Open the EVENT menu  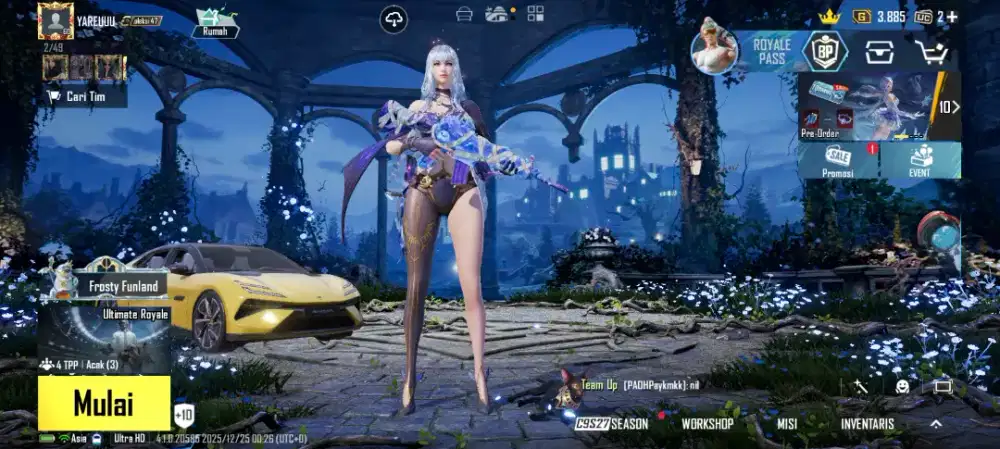[x=921, y=160]
